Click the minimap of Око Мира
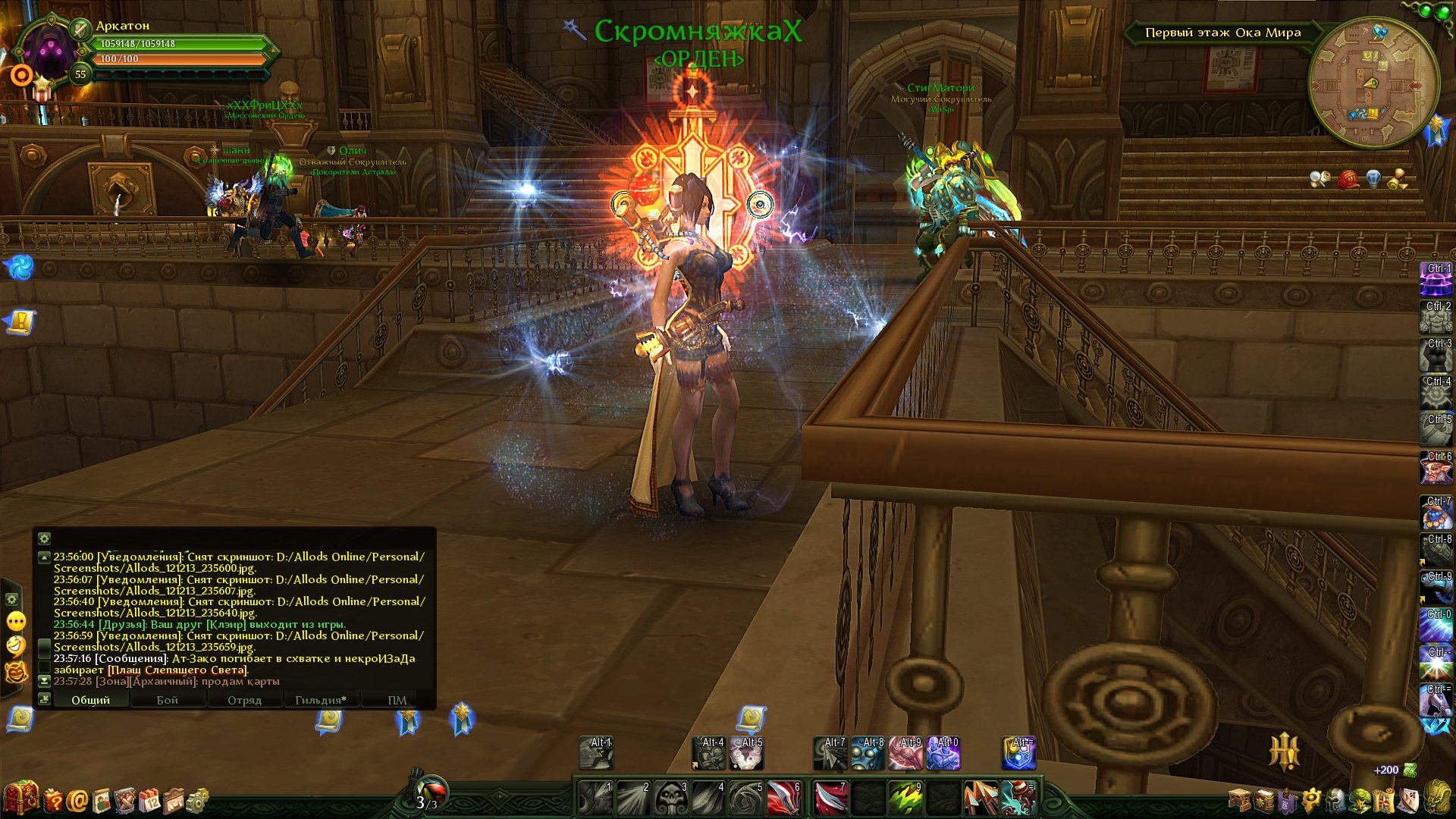This screenshot has width=1456, height=819. (1373, 82)
